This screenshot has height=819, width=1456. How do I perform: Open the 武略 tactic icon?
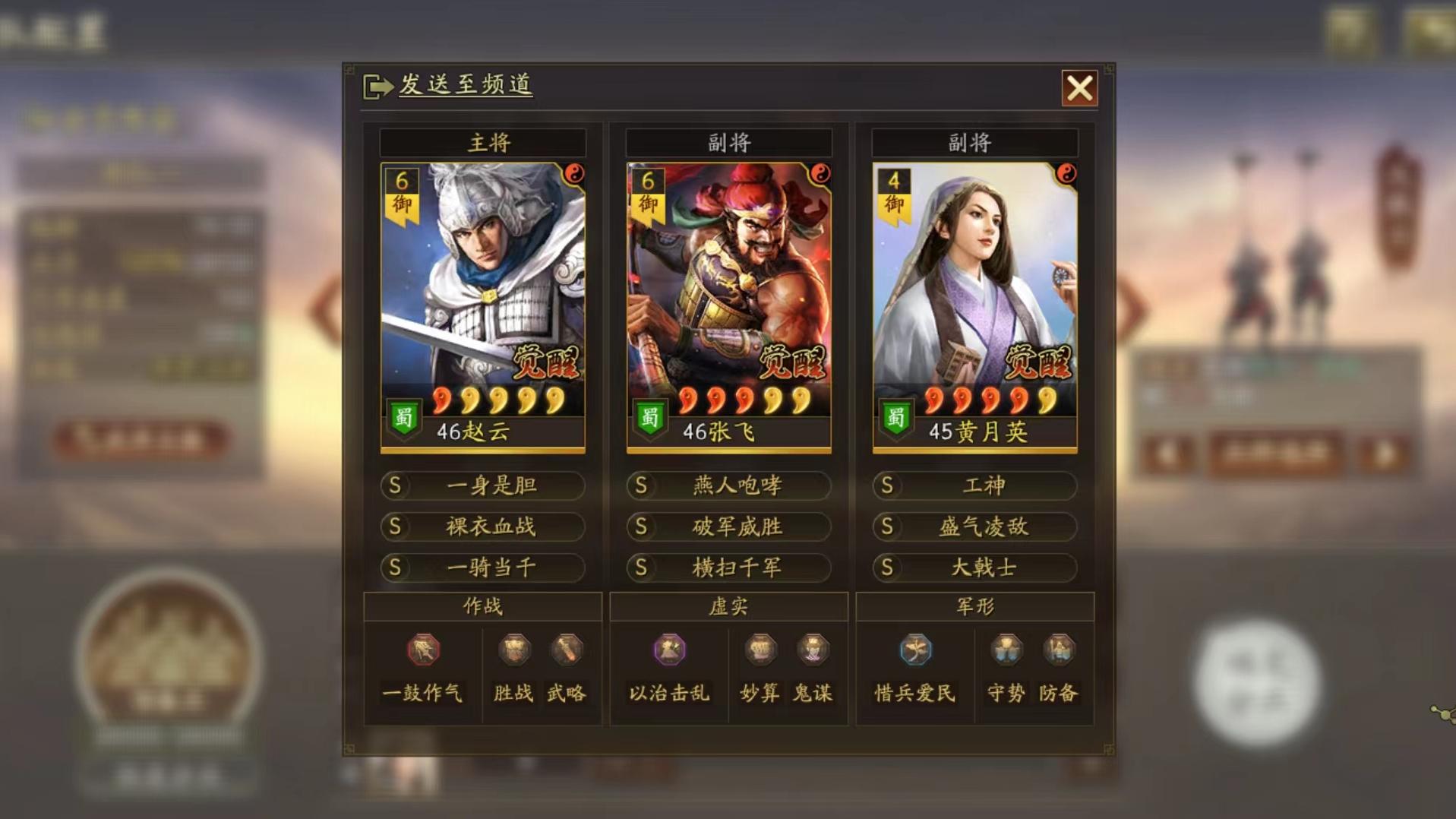[x=568, y=651]
